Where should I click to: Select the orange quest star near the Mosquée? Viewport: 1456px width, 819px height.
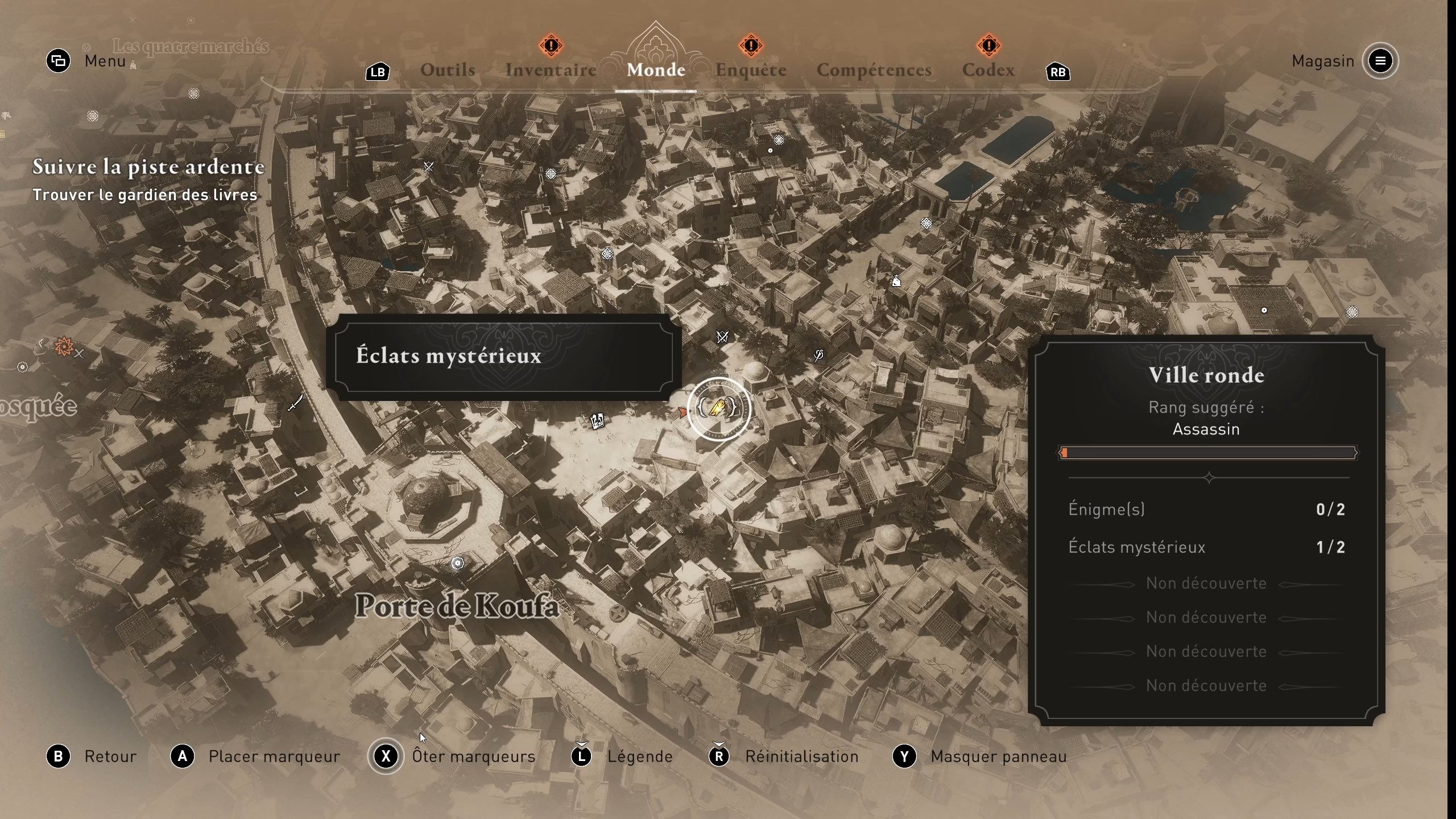coord(64,345)
